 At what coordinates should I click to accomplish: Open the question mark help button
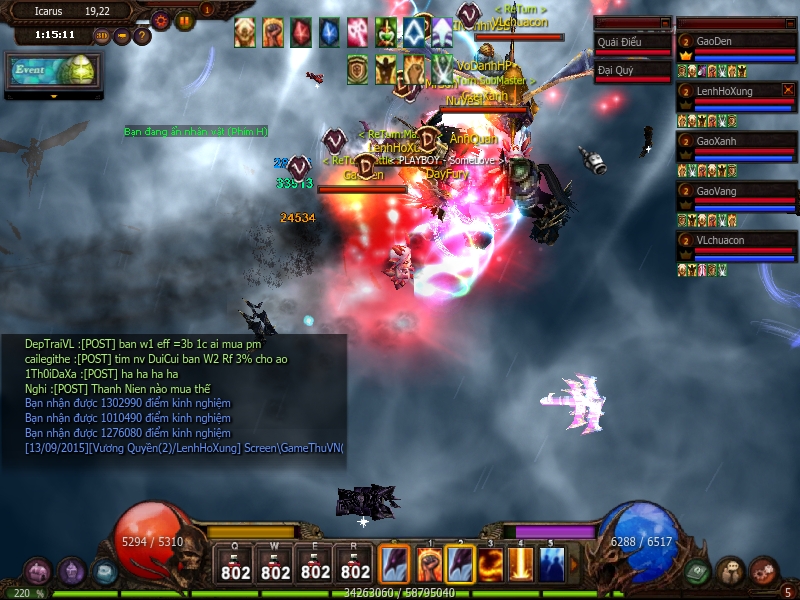[142, 36]
